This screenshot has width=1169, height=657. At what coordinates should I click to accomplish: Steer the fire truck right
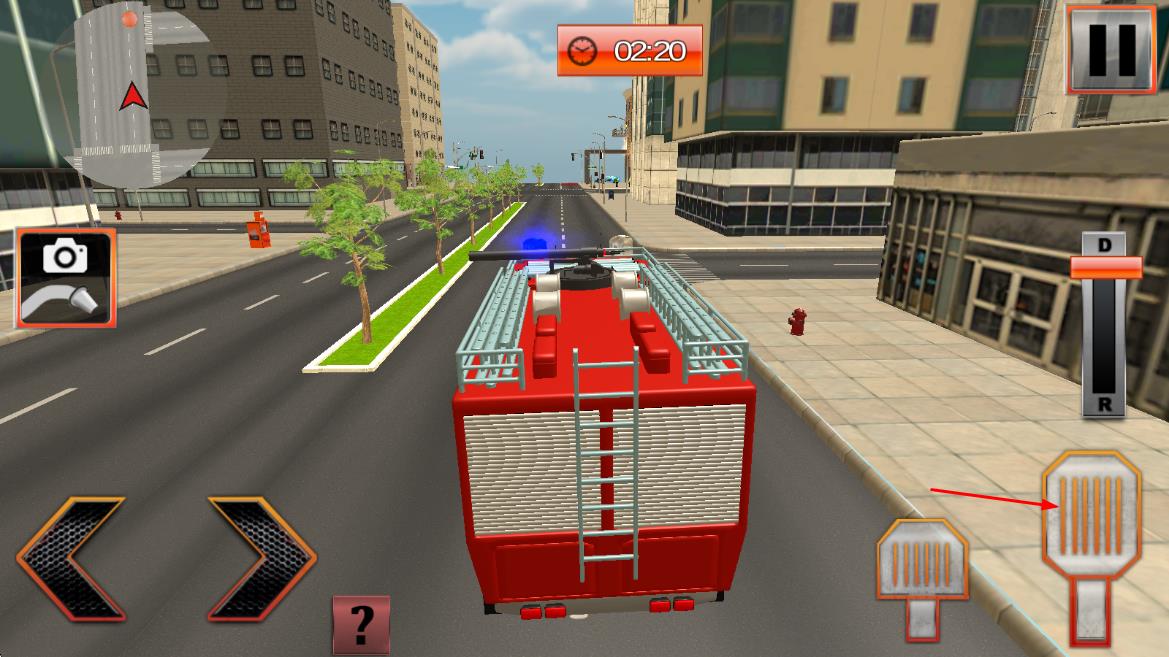tap(261, 558)
